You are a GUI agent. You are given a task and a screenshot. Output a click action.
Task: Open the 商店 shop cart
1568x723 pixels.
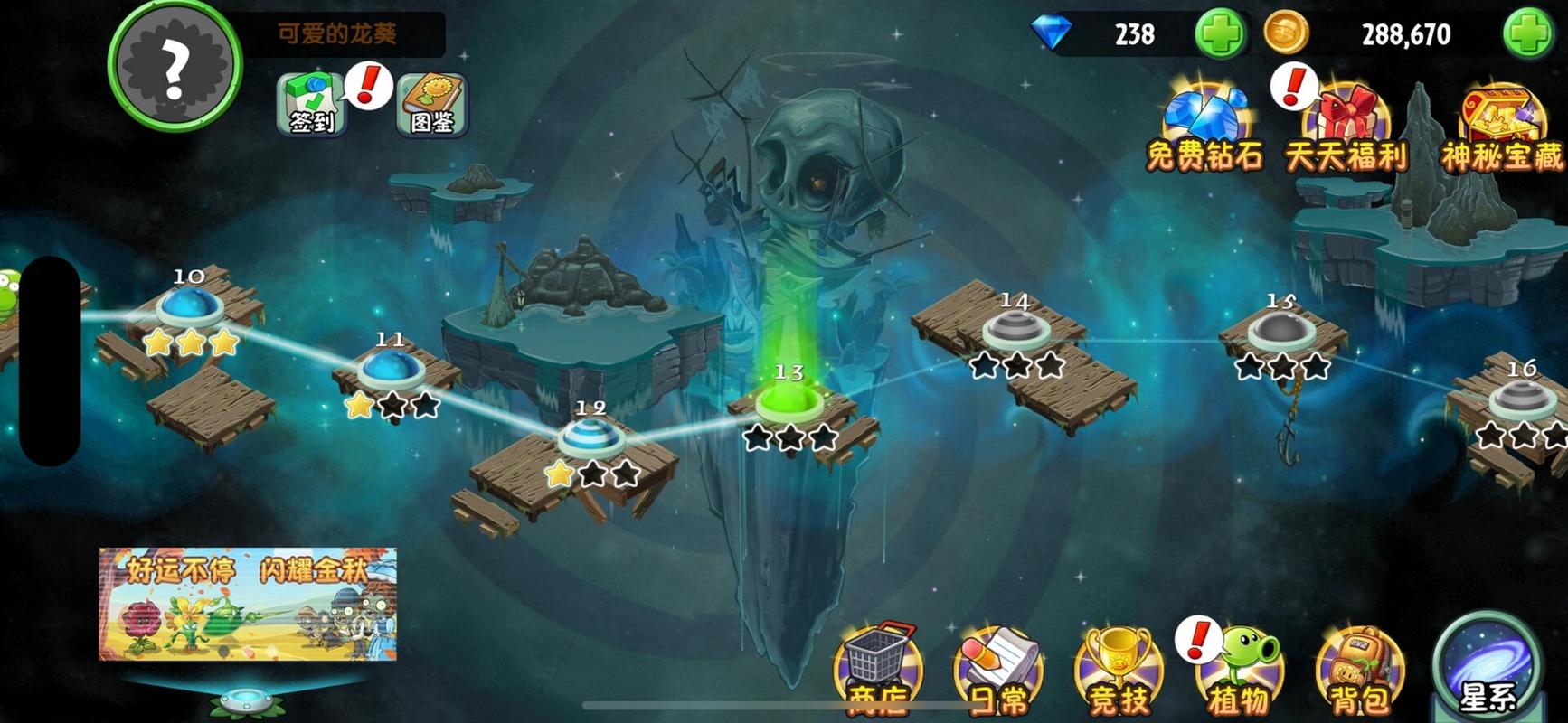[878, 671]
